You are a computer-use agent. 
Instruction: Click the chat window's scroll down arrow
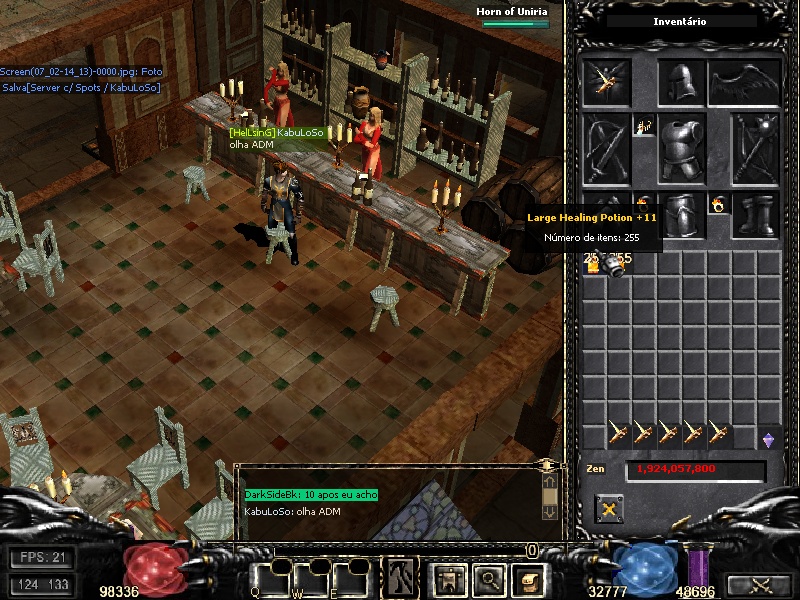click(x=549, y=510)
